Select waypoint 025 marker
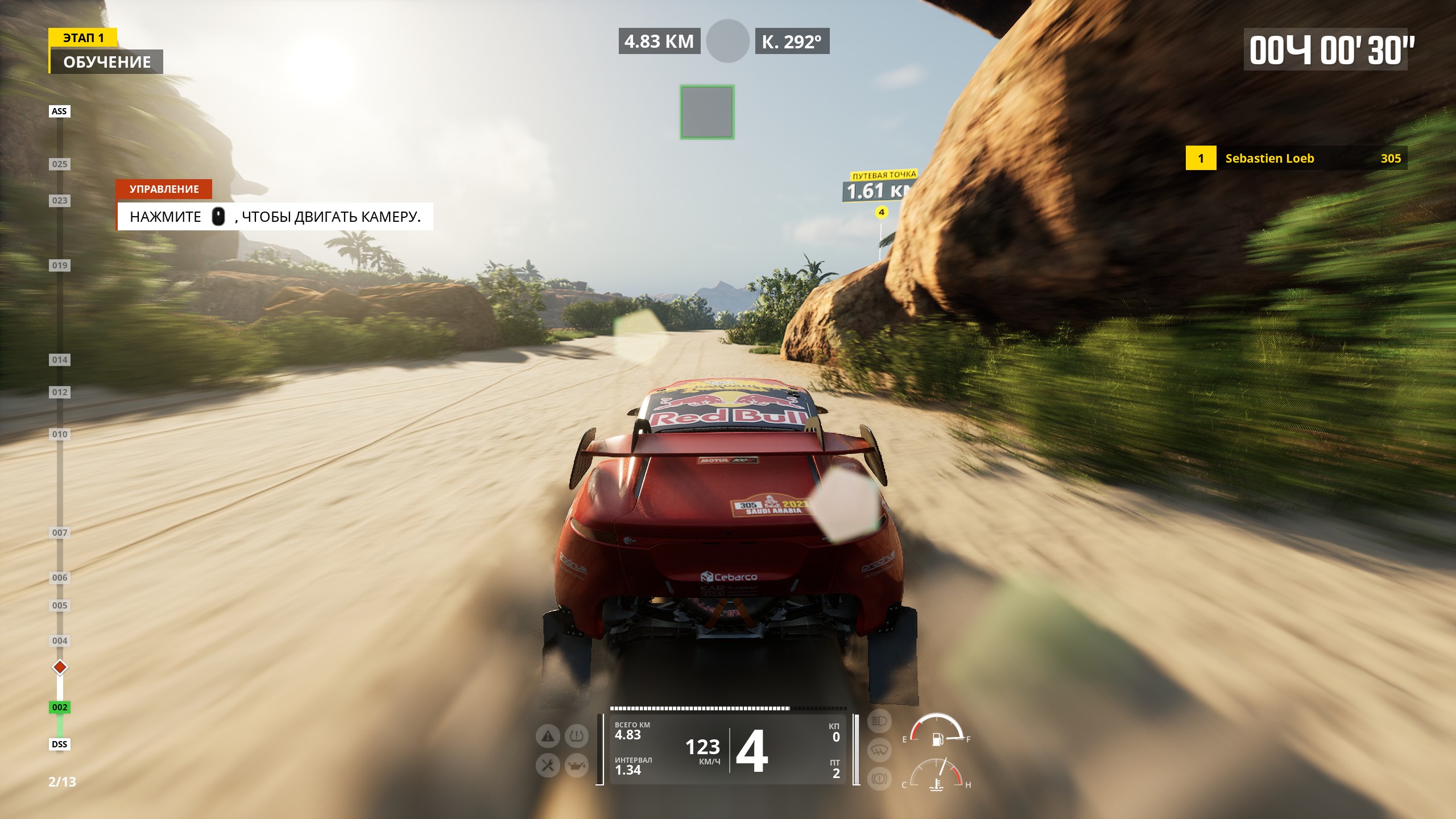 60,164
